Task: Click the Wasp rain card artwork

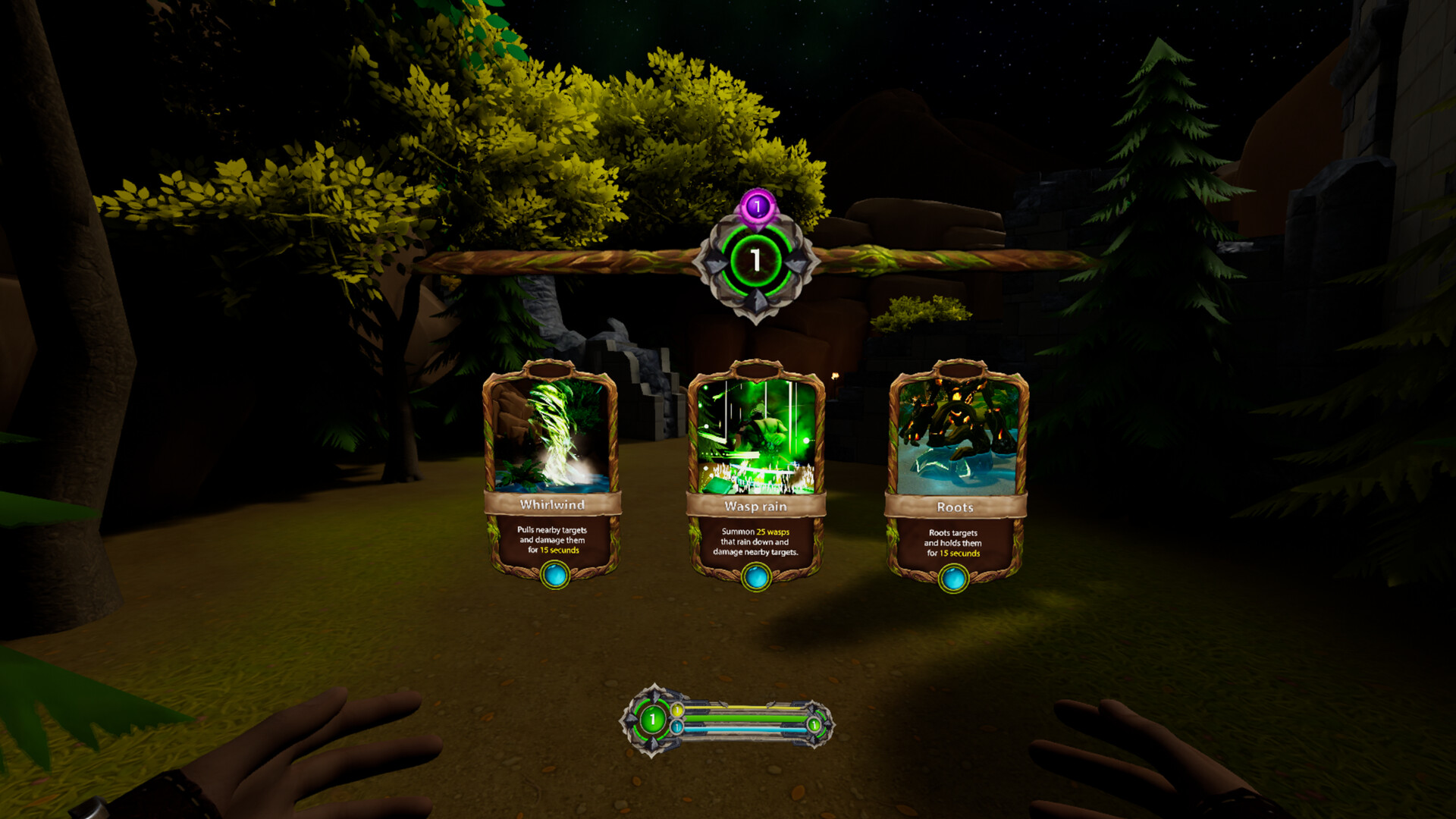Action: (x=756, y=436)
